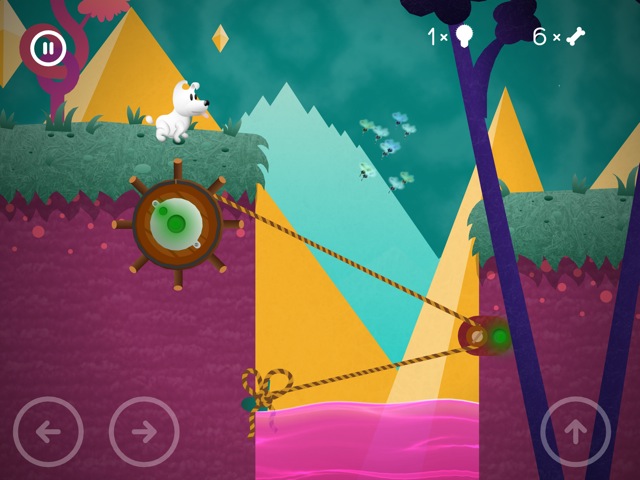Tap the right arrow movement button

[144, 431]
